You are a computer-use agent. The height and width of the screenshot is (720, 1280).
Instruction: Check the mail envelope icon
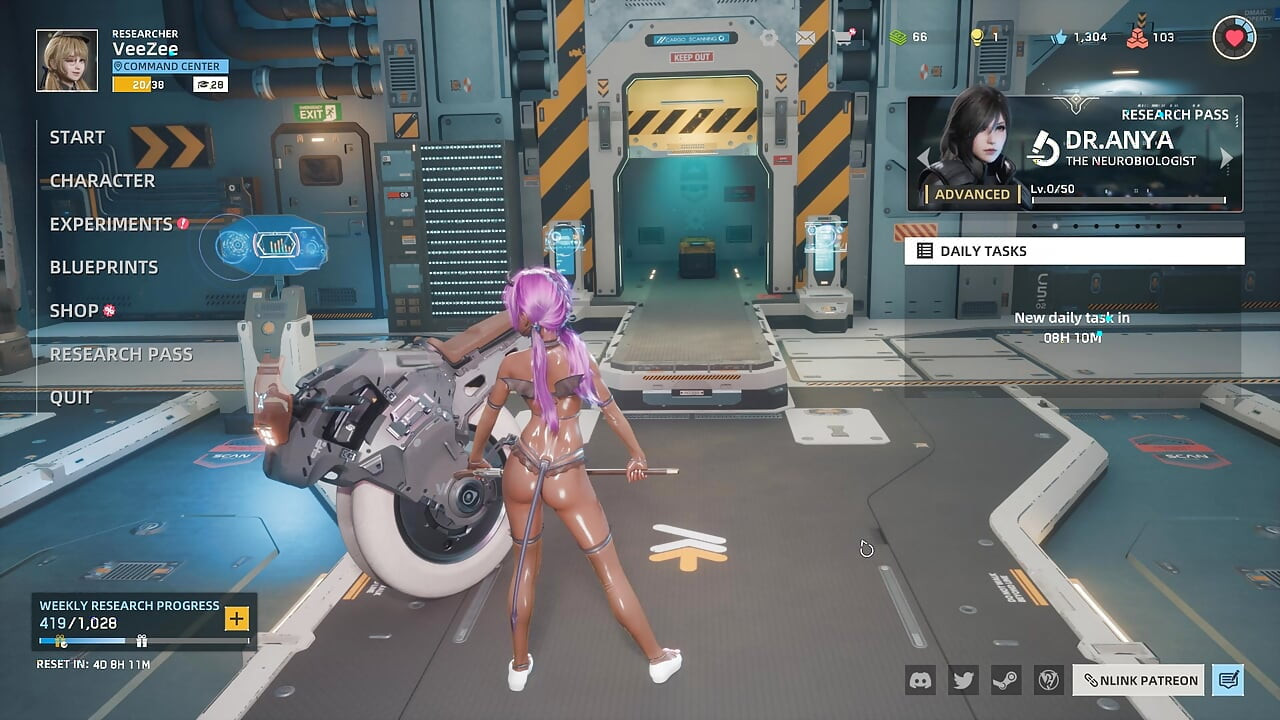tap(805, 38)
